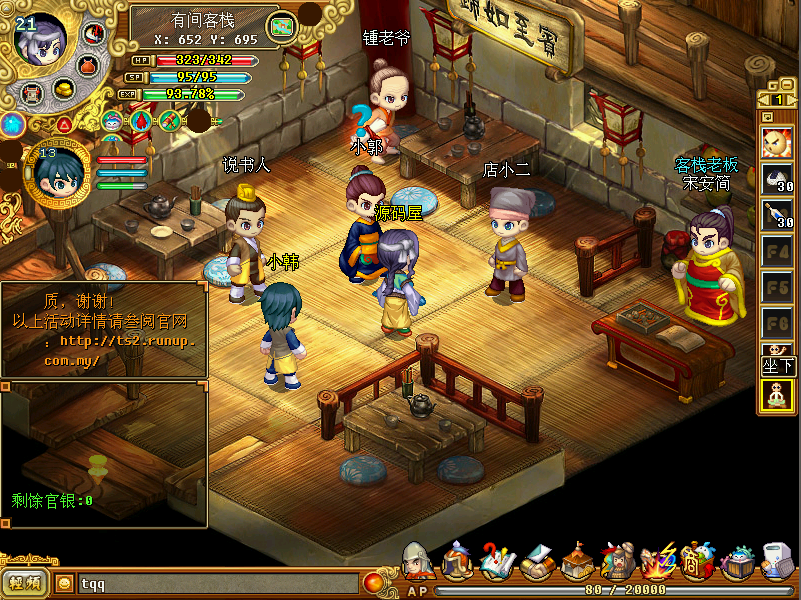Use the angry face skill in quickbar
The width and height of the screenshot is (801, 600).
777,141
